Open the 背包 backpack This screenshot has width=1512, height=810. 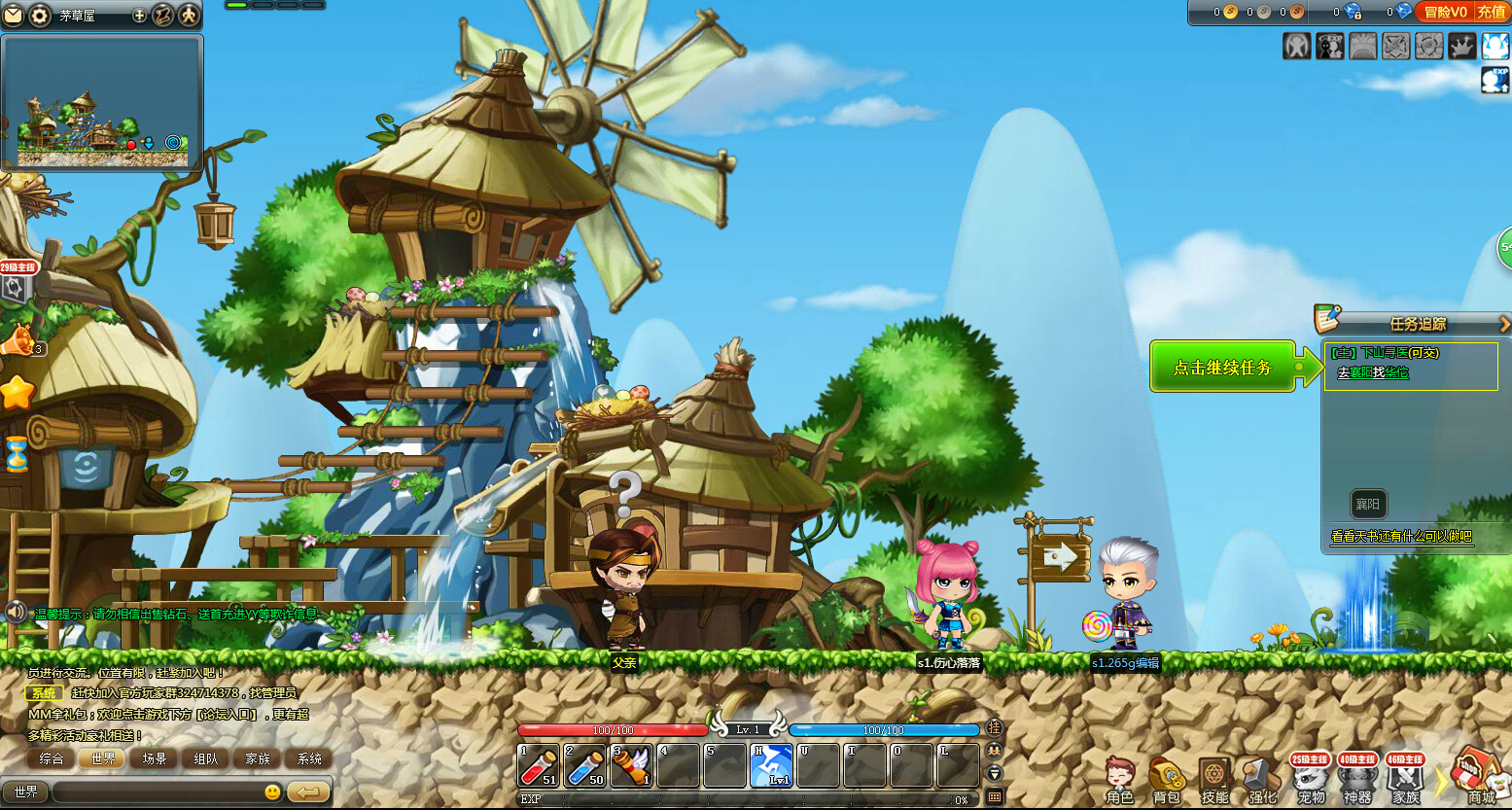click(1167, 780)
